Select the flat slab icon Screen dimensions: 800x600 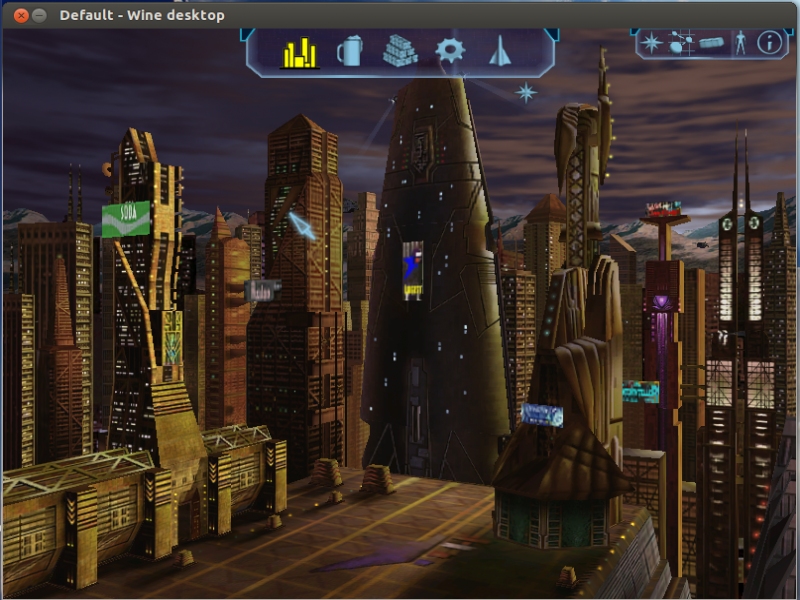tap(711, 43)
